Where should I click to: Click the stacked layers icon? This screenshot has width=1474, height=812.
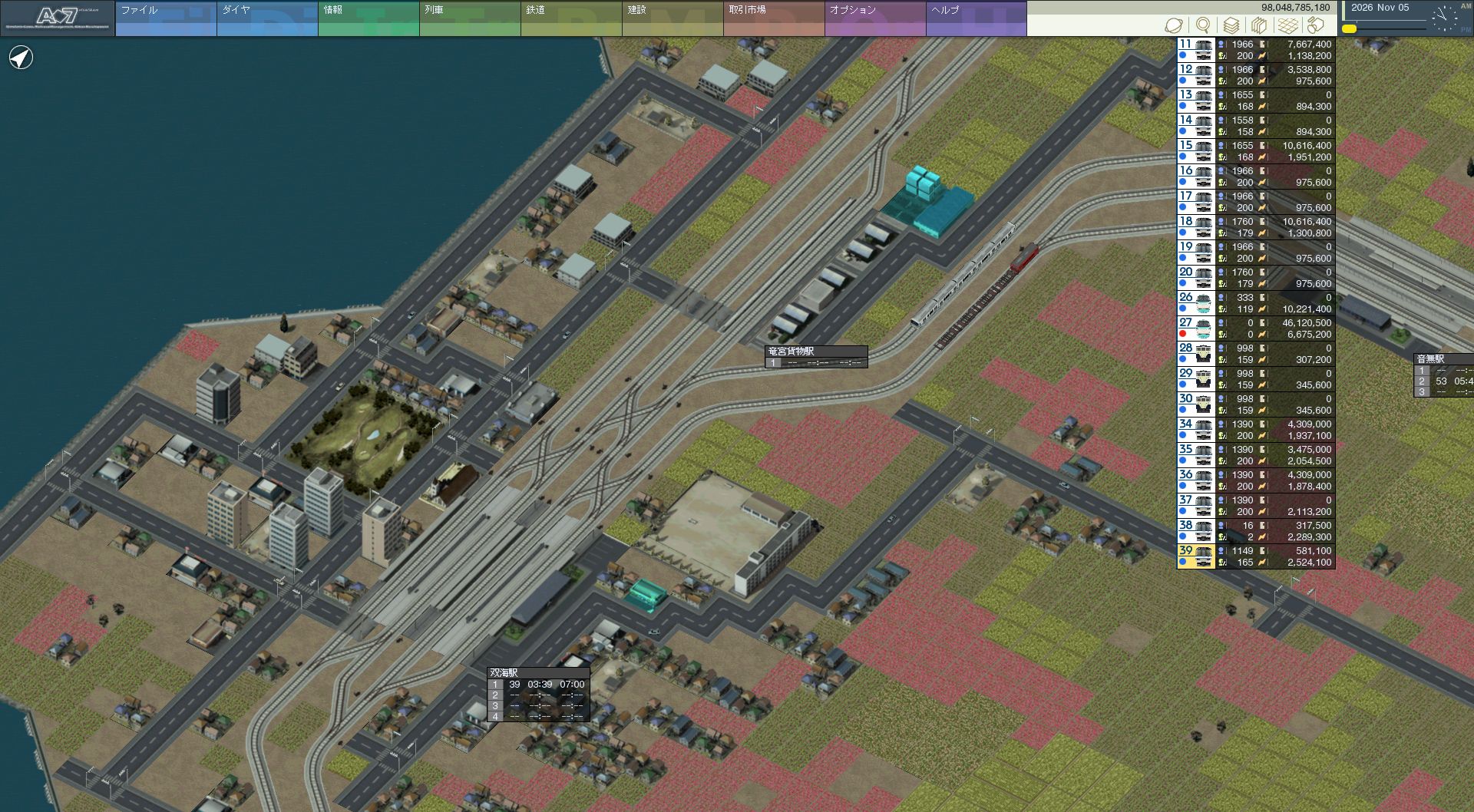(1231, 25)
